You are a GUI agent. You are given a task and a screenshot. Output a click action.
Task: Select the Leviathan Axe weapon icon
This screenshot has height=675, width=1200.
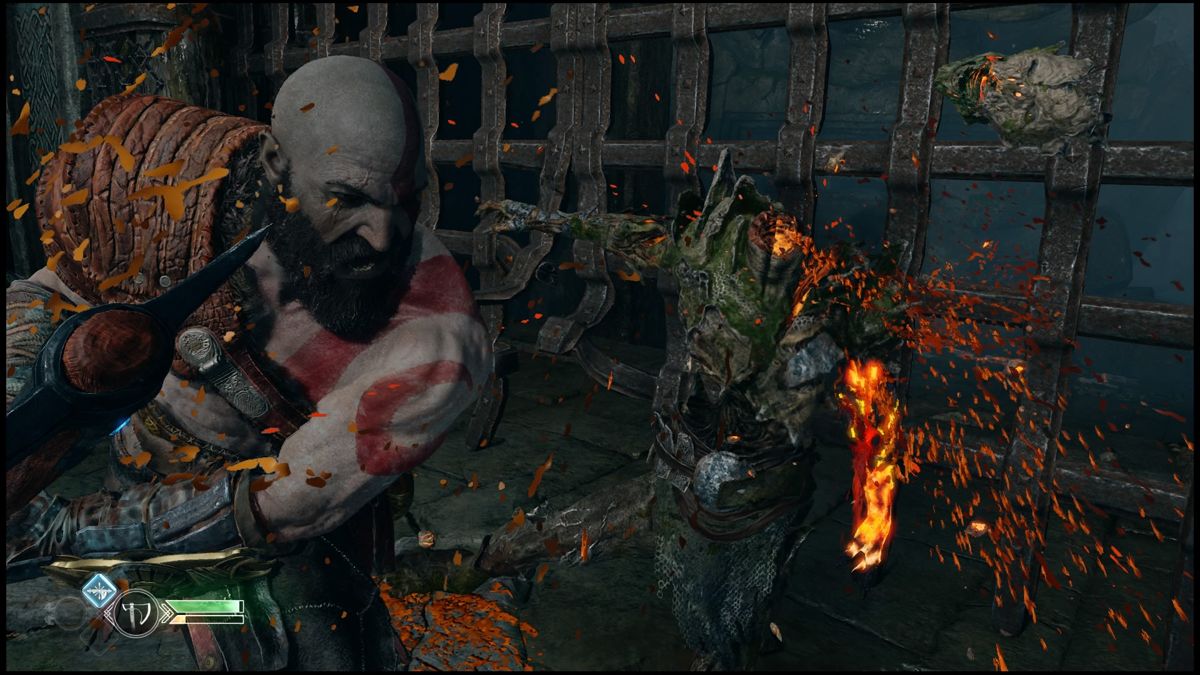tap(136, 612)
